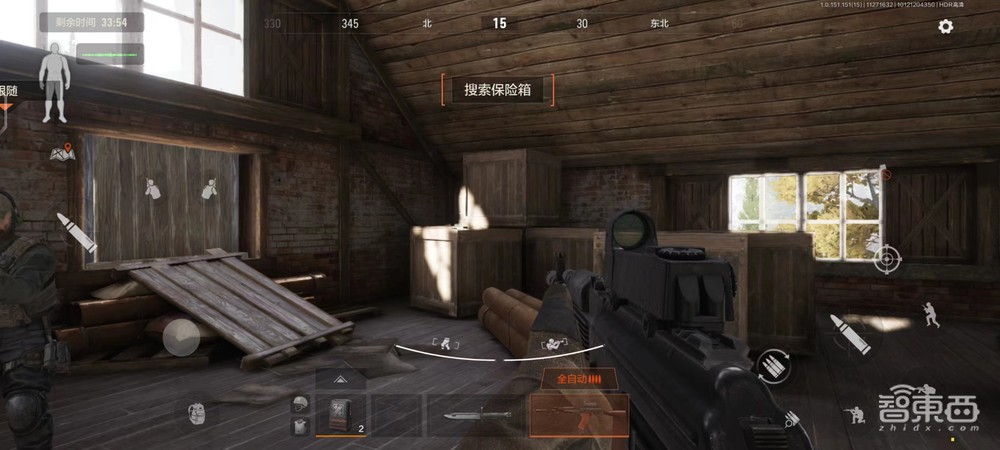The width and height of the screenshot is (1000, 450).
Task: Aim down sights with the crosshair button
Action: click(886, 259)
